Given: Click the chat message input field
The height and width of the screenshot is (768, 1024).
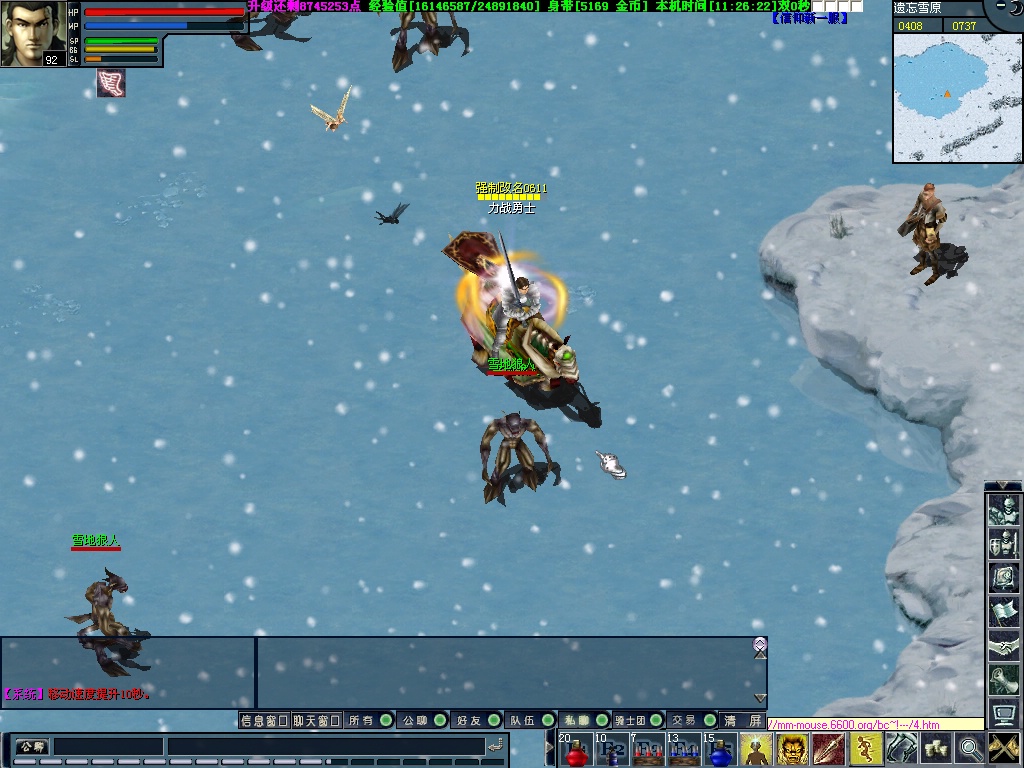Looking at the screenshot, I should click(x=325, y=746).
